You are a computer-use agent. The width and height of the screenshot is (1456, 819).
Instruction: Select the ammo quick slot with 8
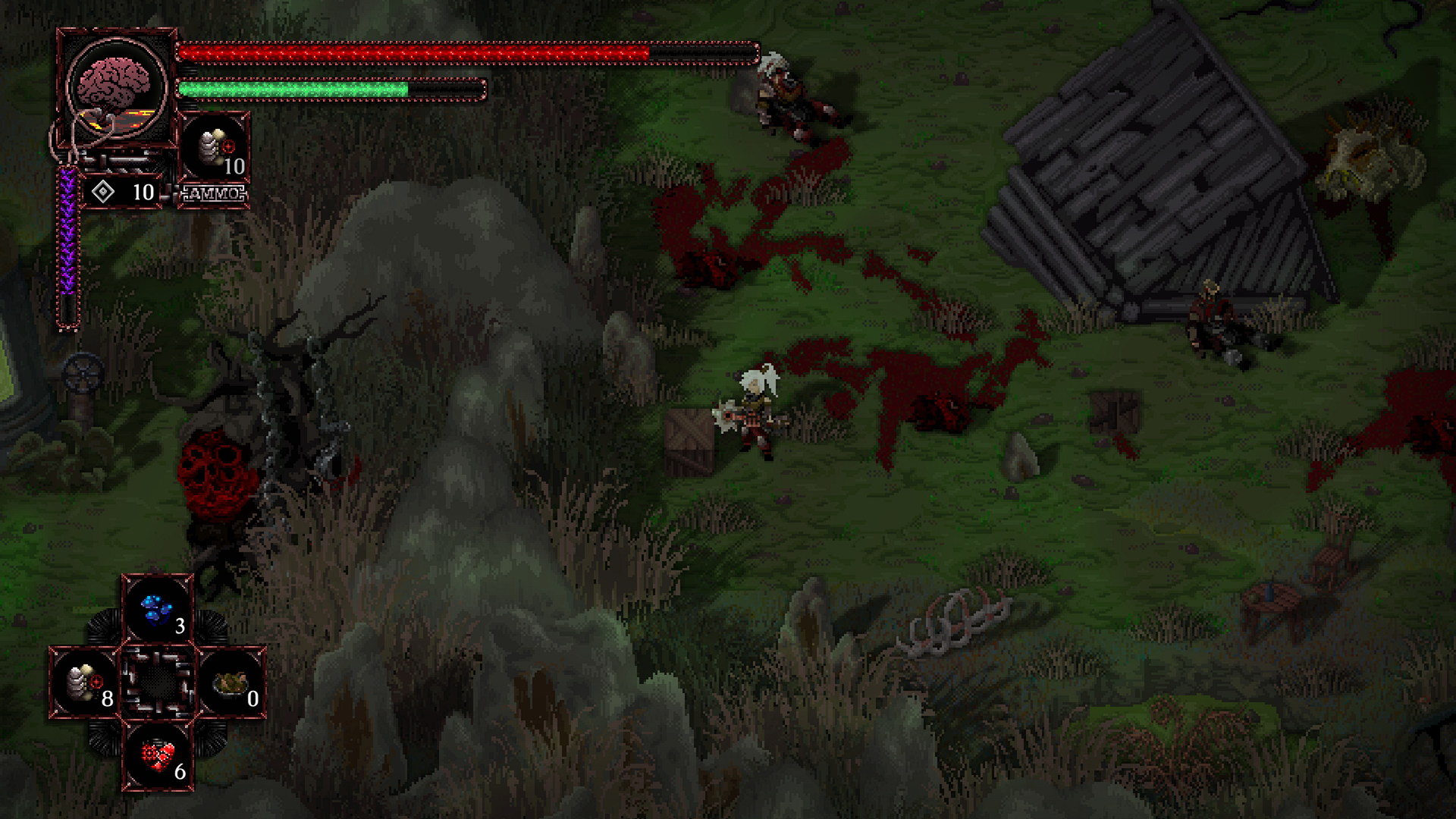(x=86, y=683)
